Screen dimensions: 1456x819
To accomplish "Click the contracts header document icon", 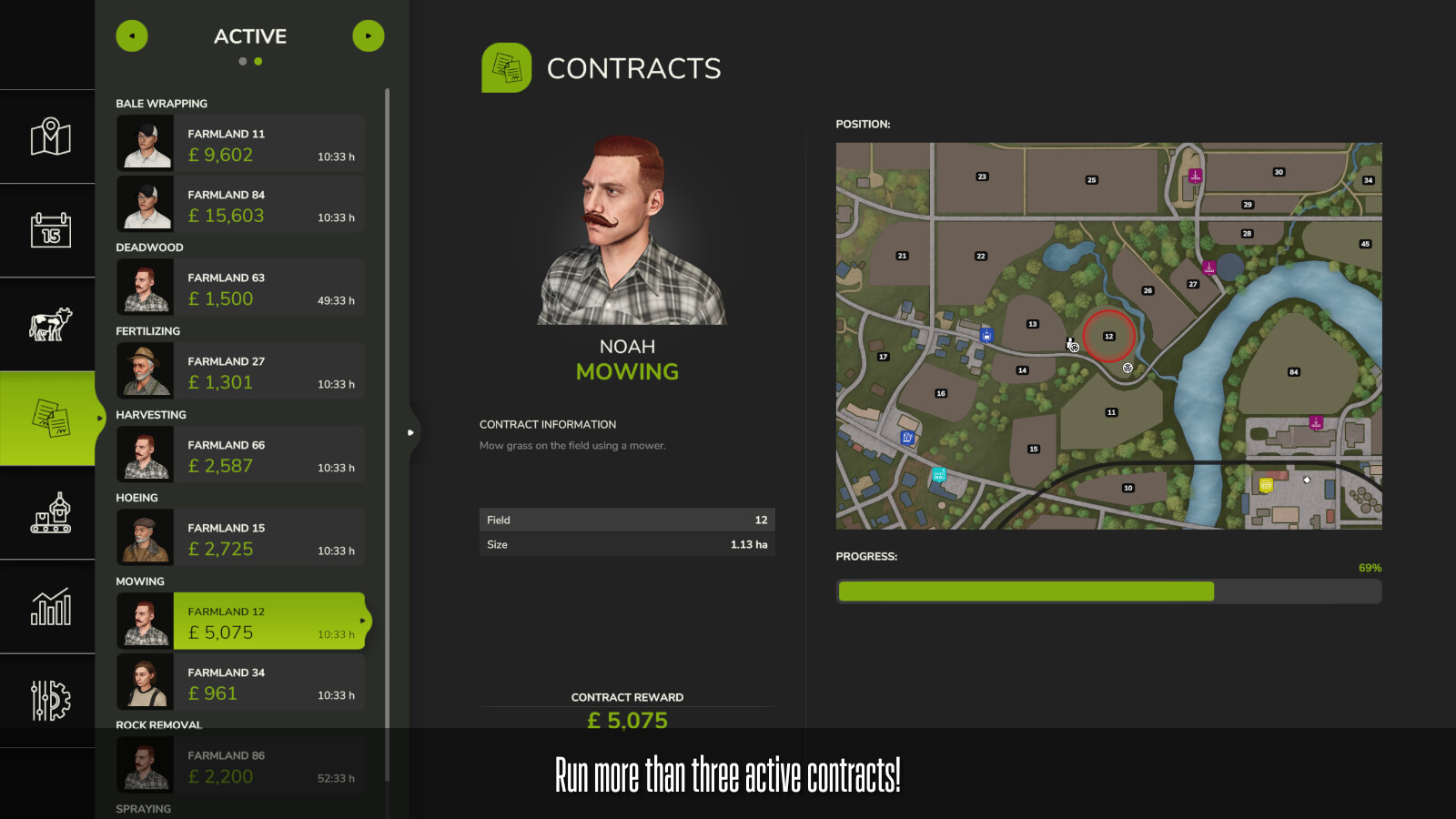I will coord(507,67).
